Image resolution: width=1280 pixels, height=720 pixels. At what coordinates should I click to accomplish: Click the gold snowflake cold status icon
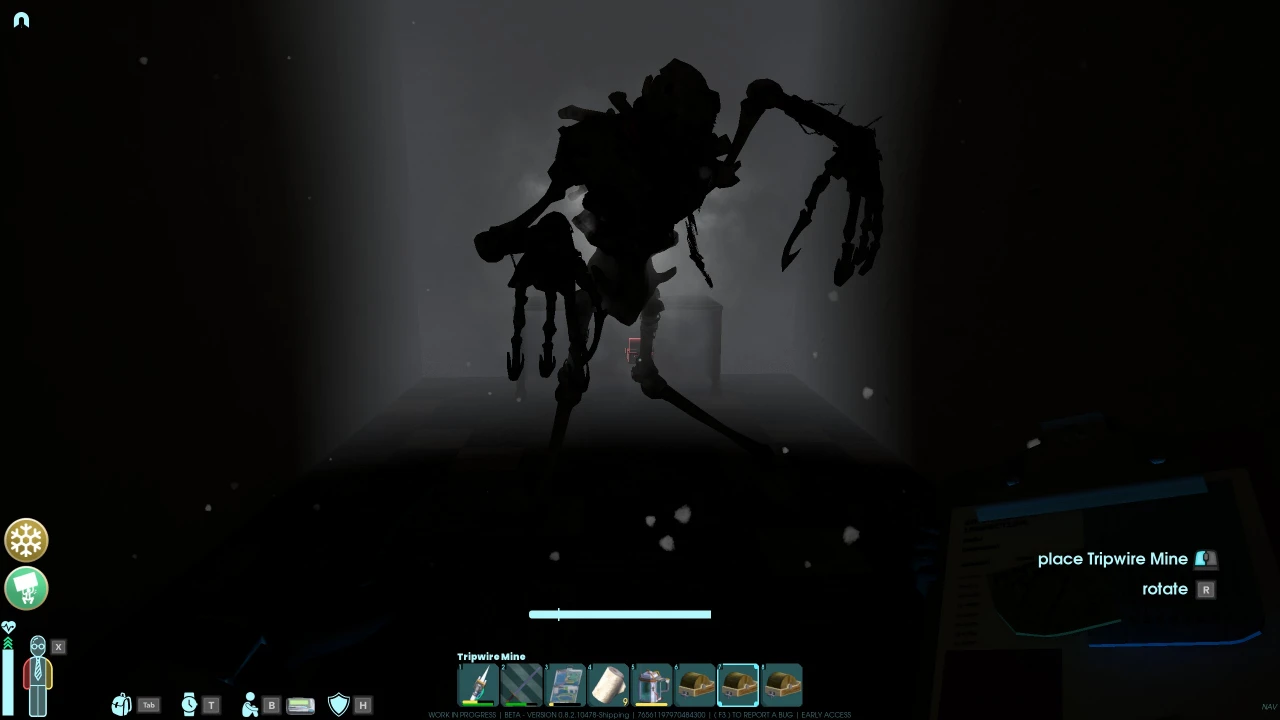coord(26,540)
